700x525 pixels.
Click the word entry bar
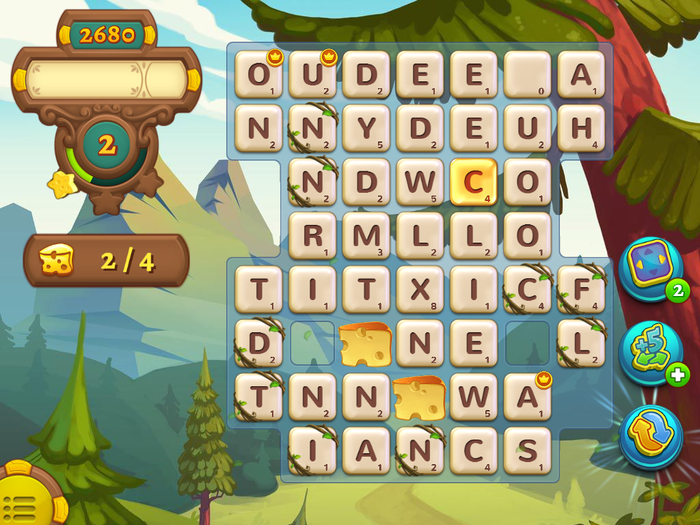(x=106, y=79)
